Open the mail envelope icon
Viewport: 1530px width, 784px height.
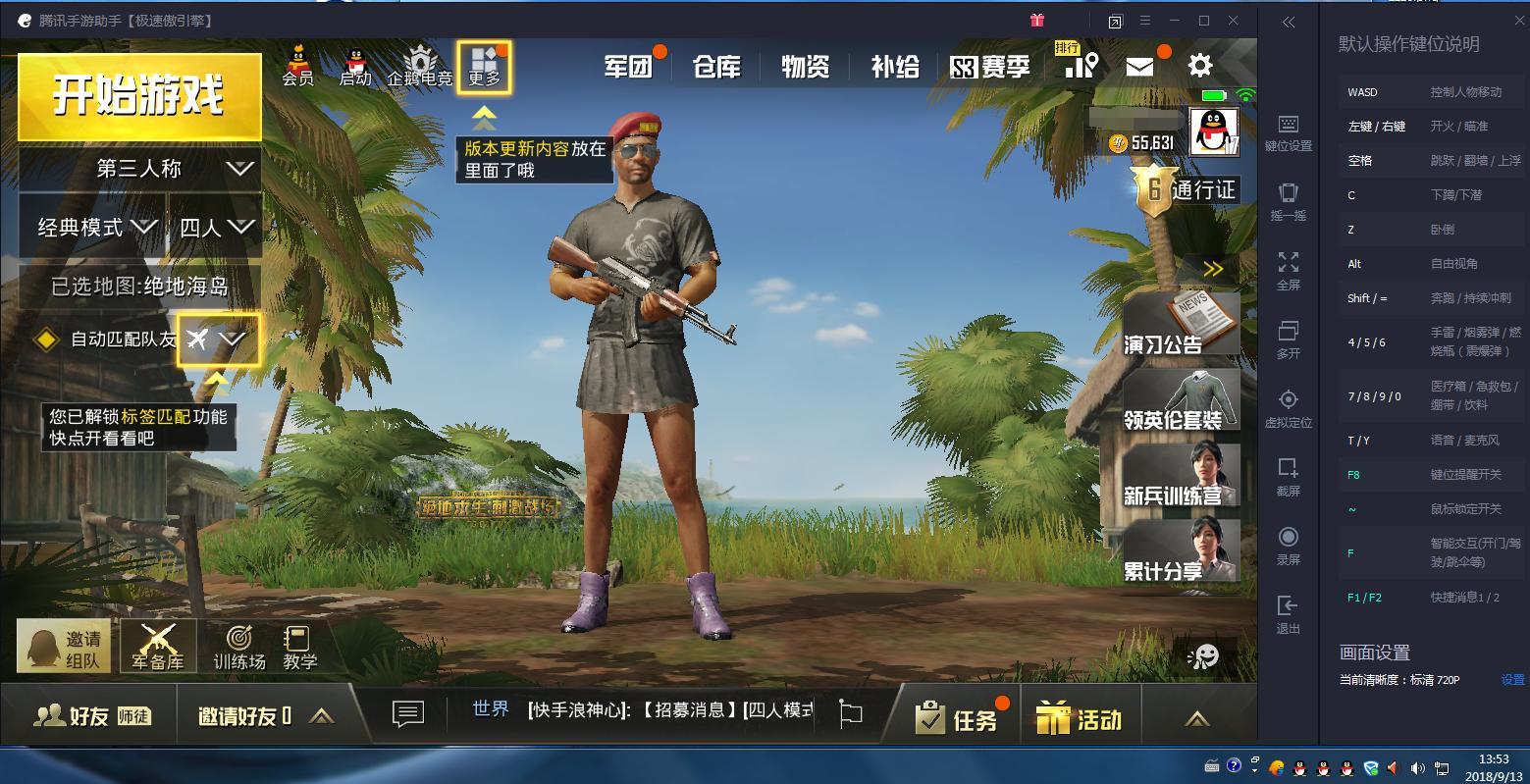[1139, 66]
